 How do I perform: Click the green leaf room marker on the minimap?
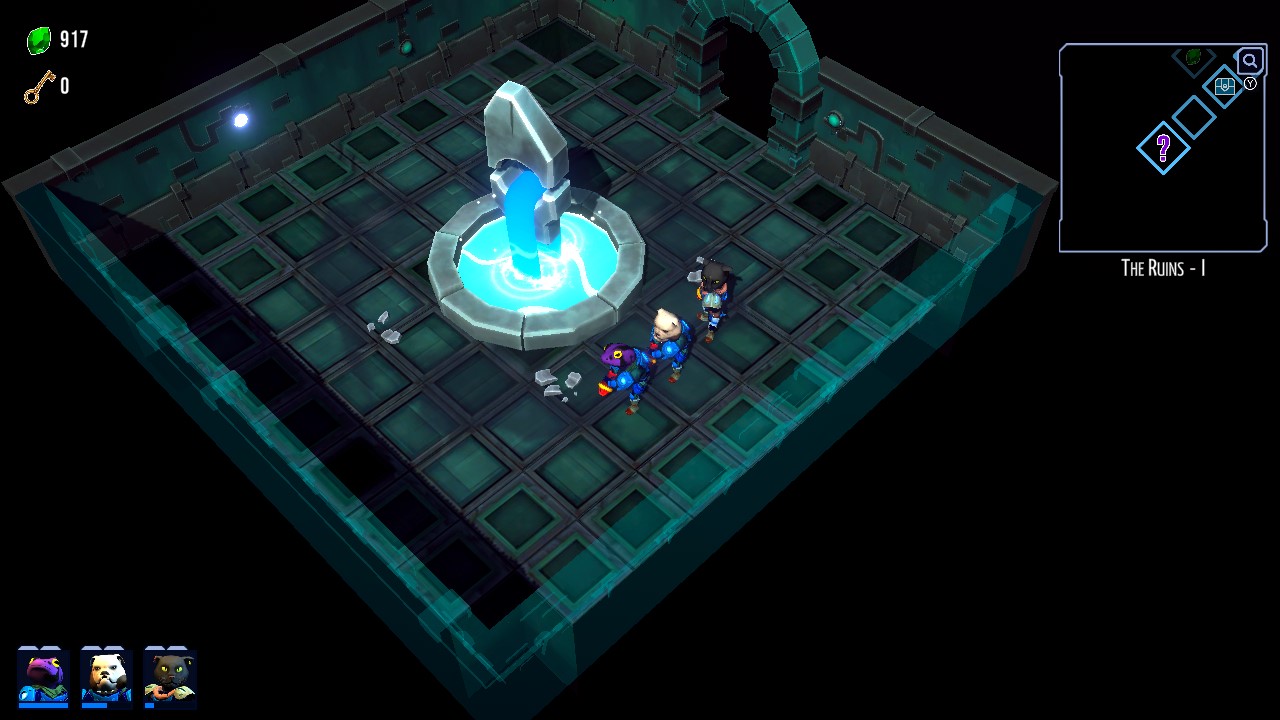[1192, 56]
